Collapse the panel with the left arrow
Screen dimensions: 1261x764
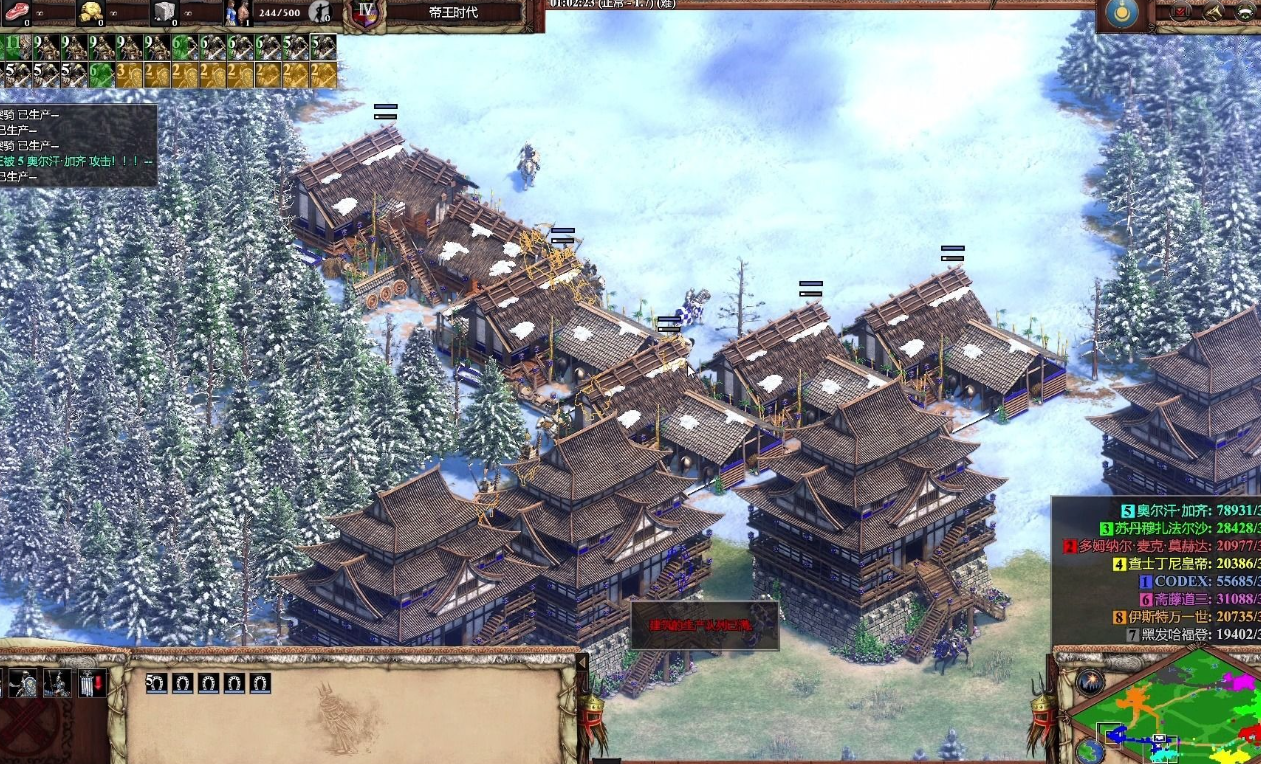tap(583, 661)
